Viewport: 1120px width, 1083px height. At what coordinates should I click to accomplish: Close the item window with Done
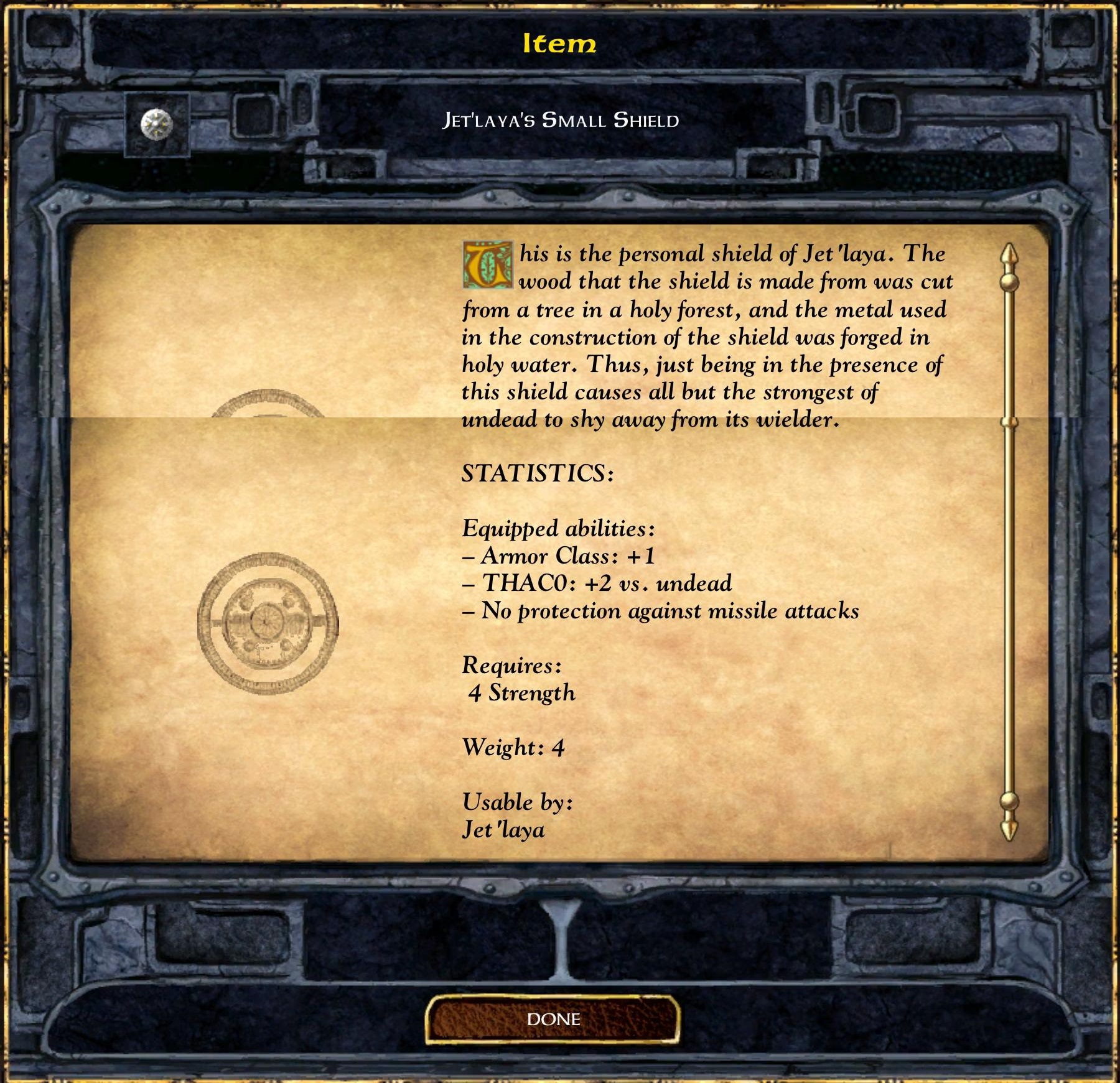(x=553, y=1018)
